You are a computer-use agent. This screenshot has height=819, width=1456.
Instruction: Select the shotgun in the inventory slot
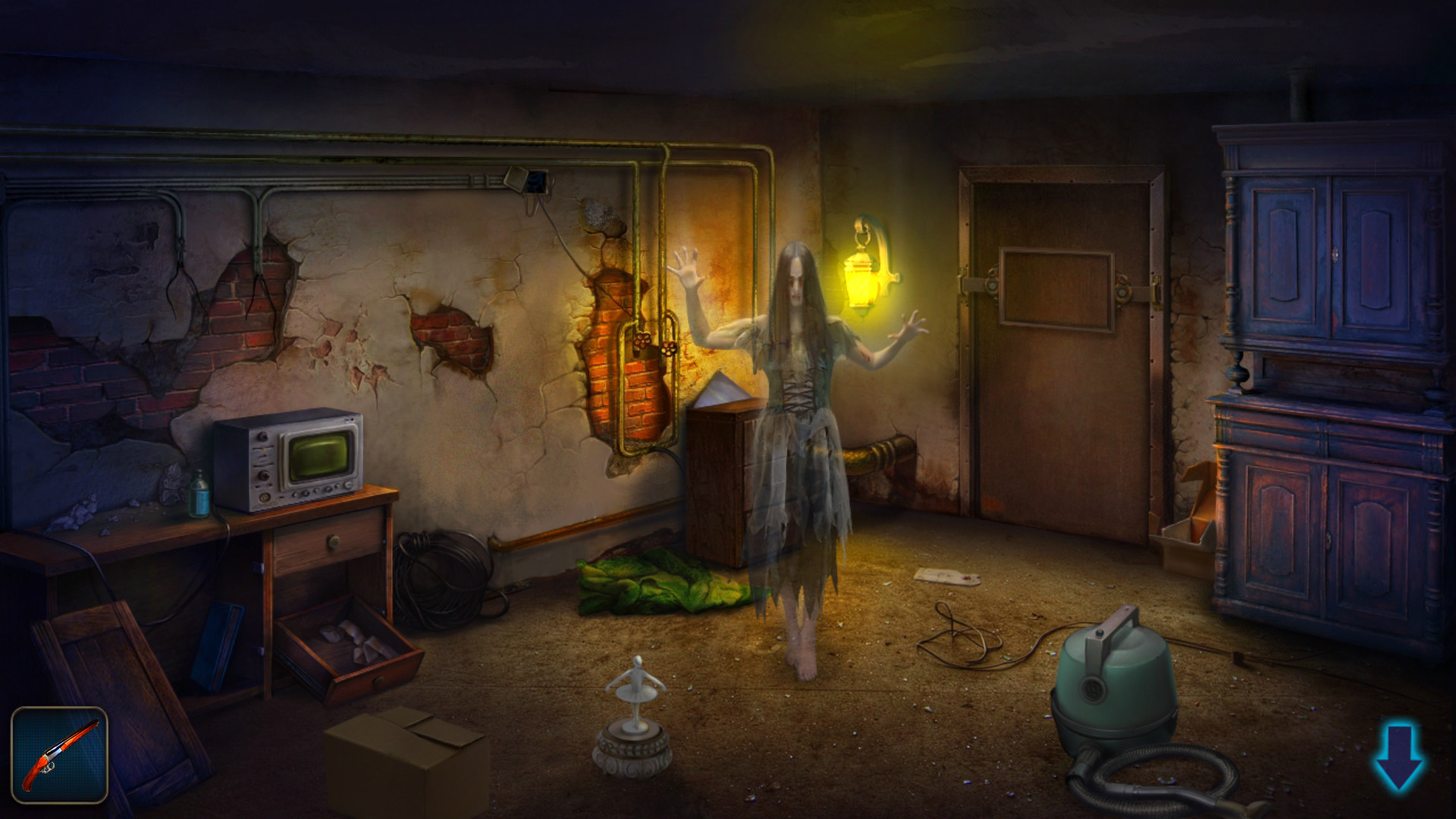pyautogui.click(x=61, y=755)
